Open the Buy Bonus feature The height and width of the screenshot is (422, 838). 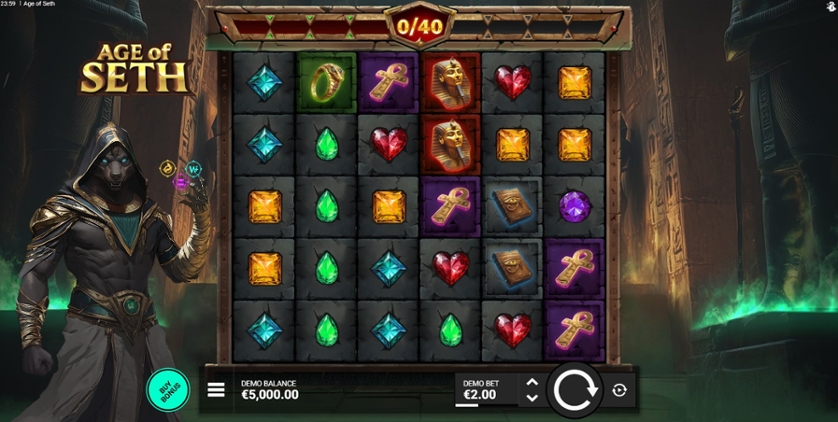(168, 390)
